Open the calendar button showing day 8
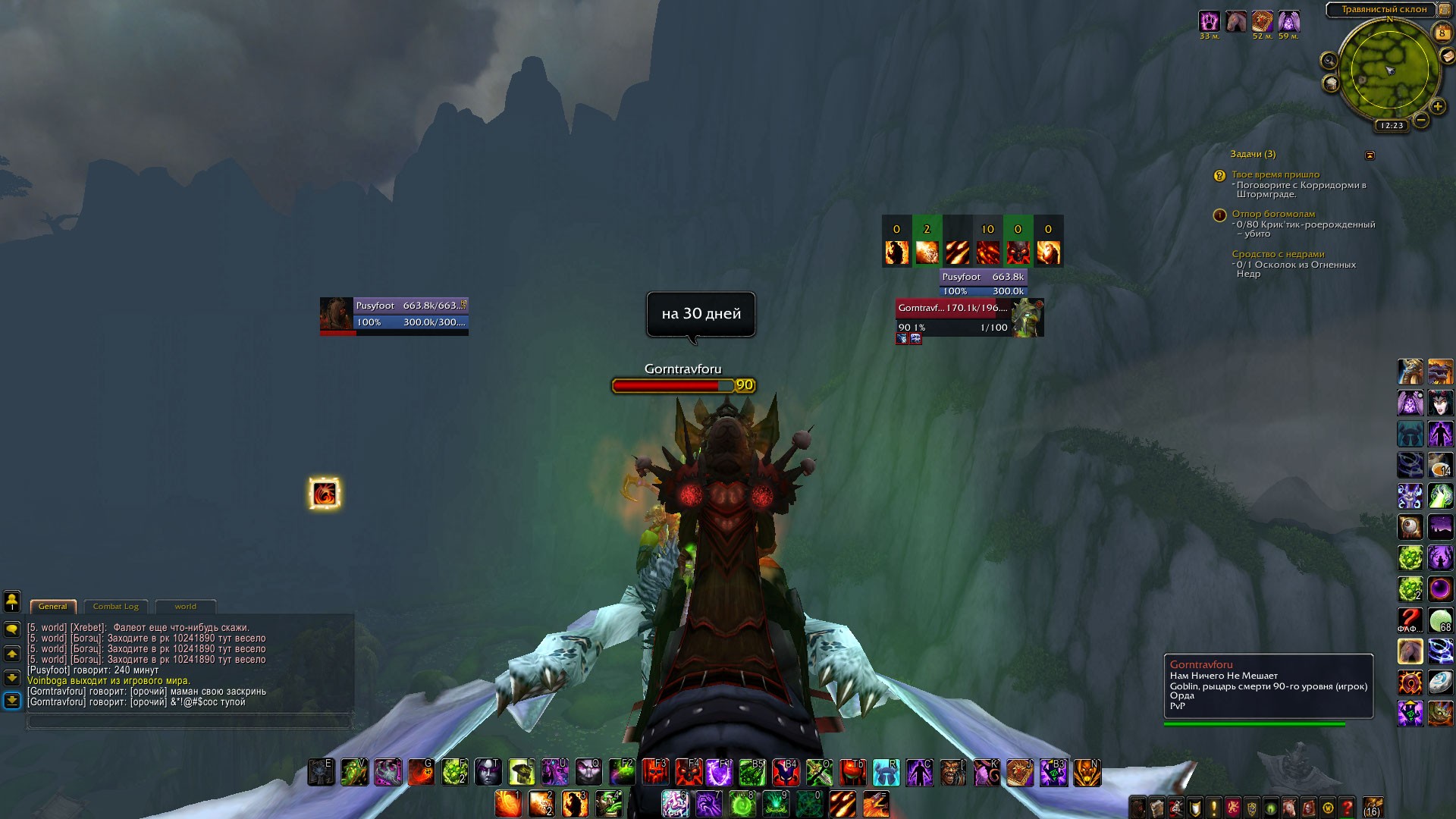Image resolution: width=1456 pixels, height=819 pixels. [x=1442, y=33]
